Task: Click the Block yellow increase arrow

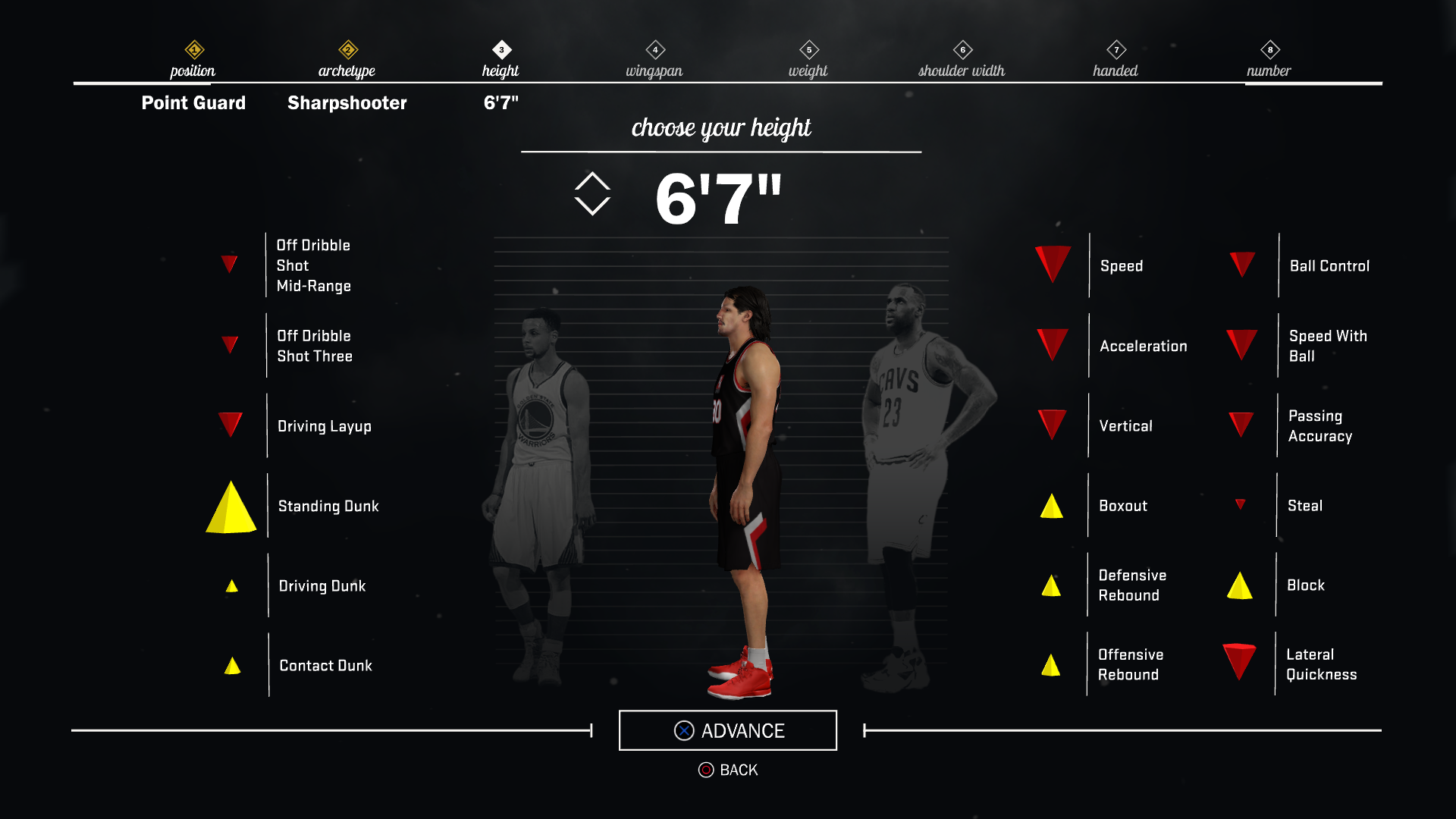Action: pyautogui.click(x=1241, y=585)
